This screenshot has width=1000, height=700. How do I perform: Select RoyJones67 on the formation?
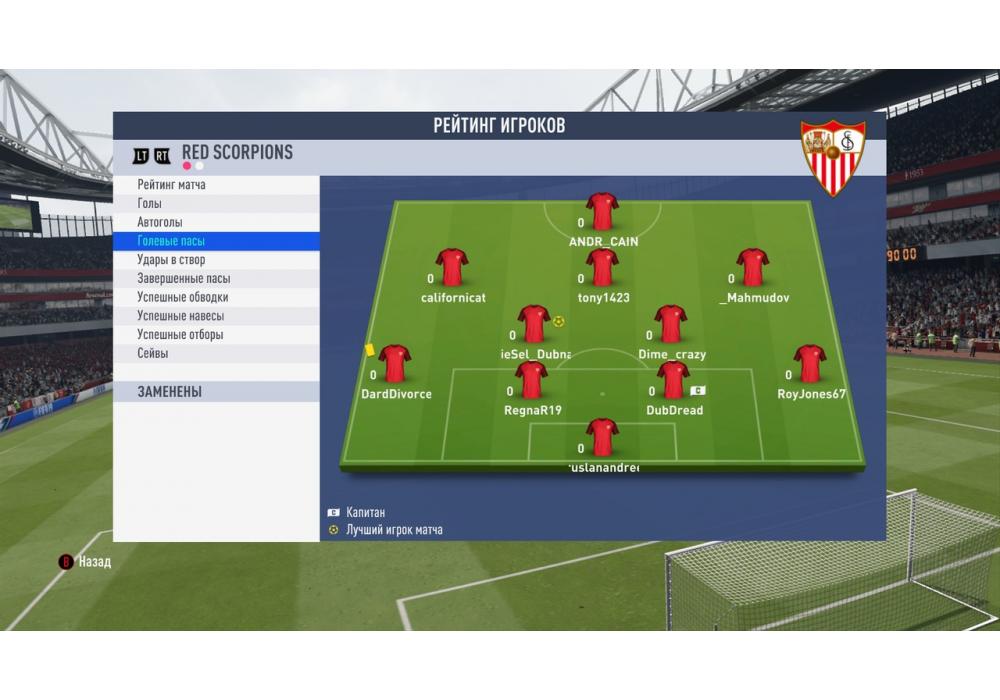[809, 364]
